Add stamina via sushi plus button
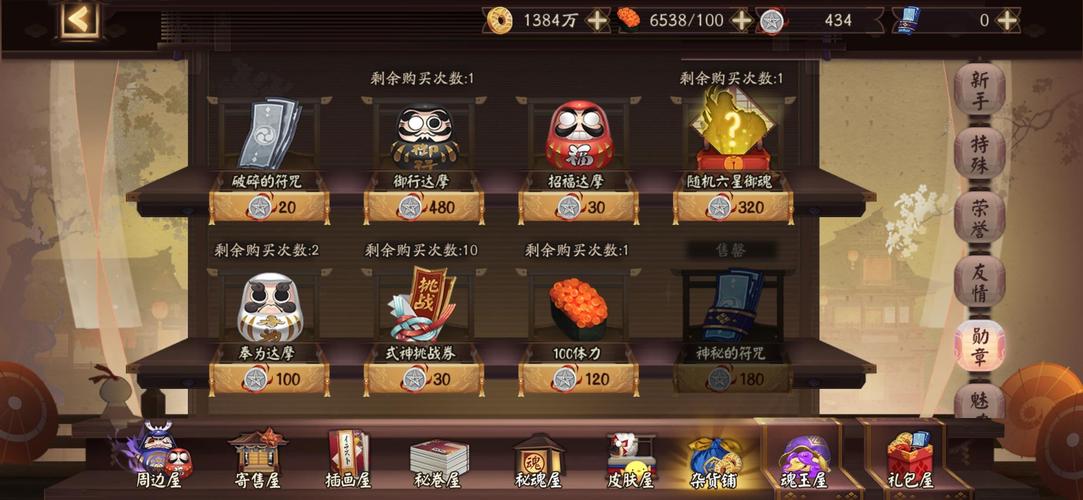Screen dimensions: 1083x500 tap(741, 20)
